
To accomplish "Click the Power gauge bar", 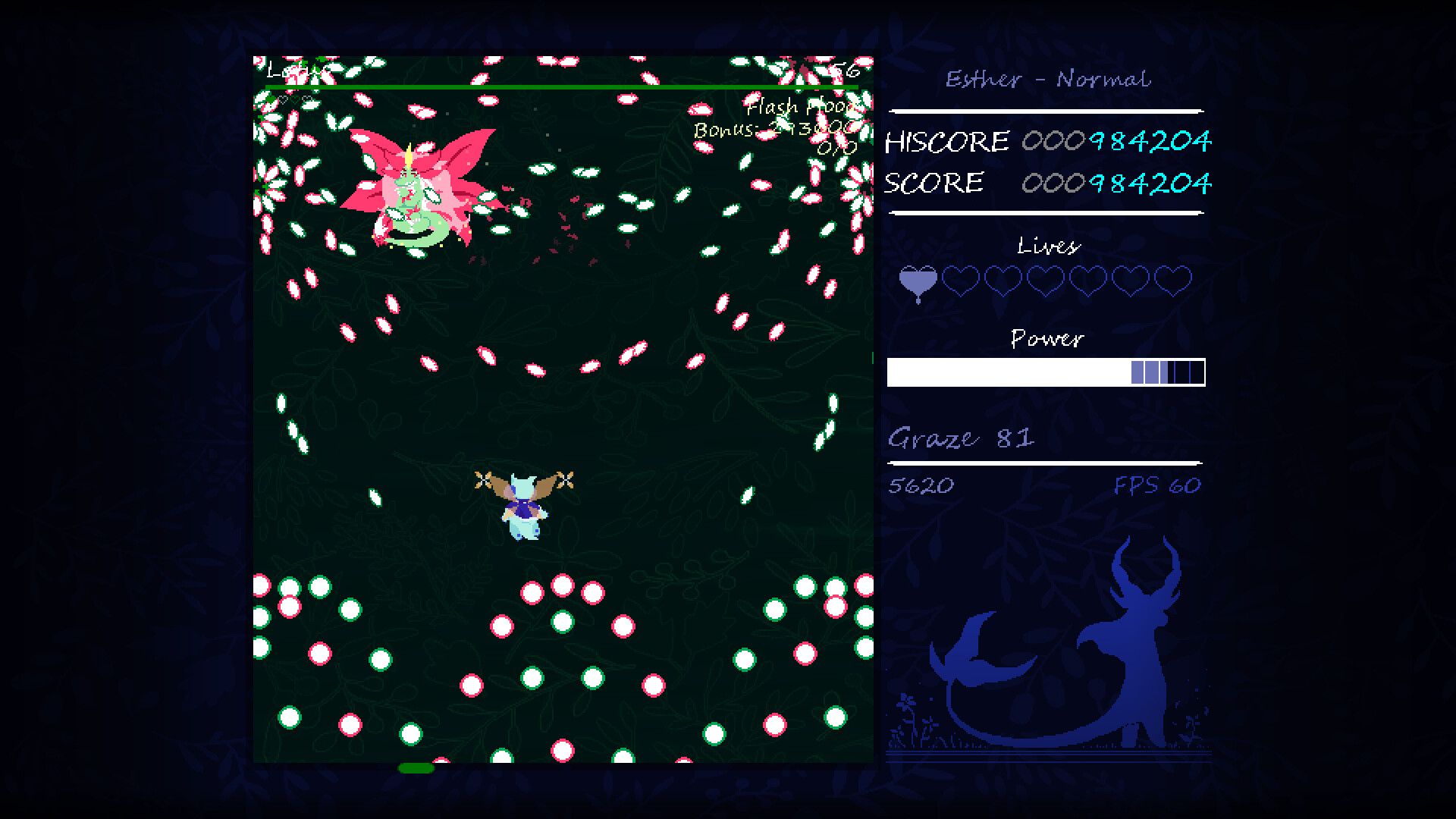I will coord(1046,372).
